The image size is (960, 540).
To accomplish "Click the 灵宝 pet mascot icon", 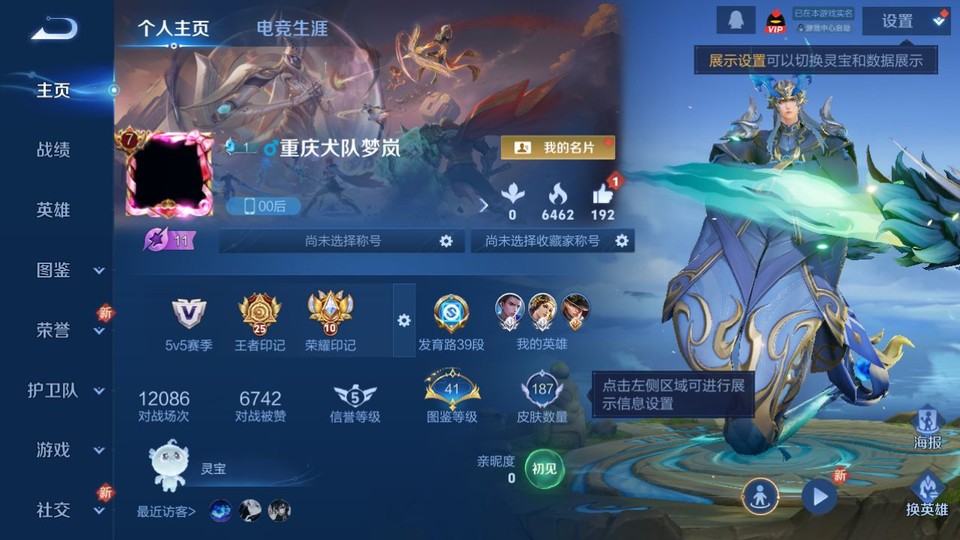I will 168,465.
